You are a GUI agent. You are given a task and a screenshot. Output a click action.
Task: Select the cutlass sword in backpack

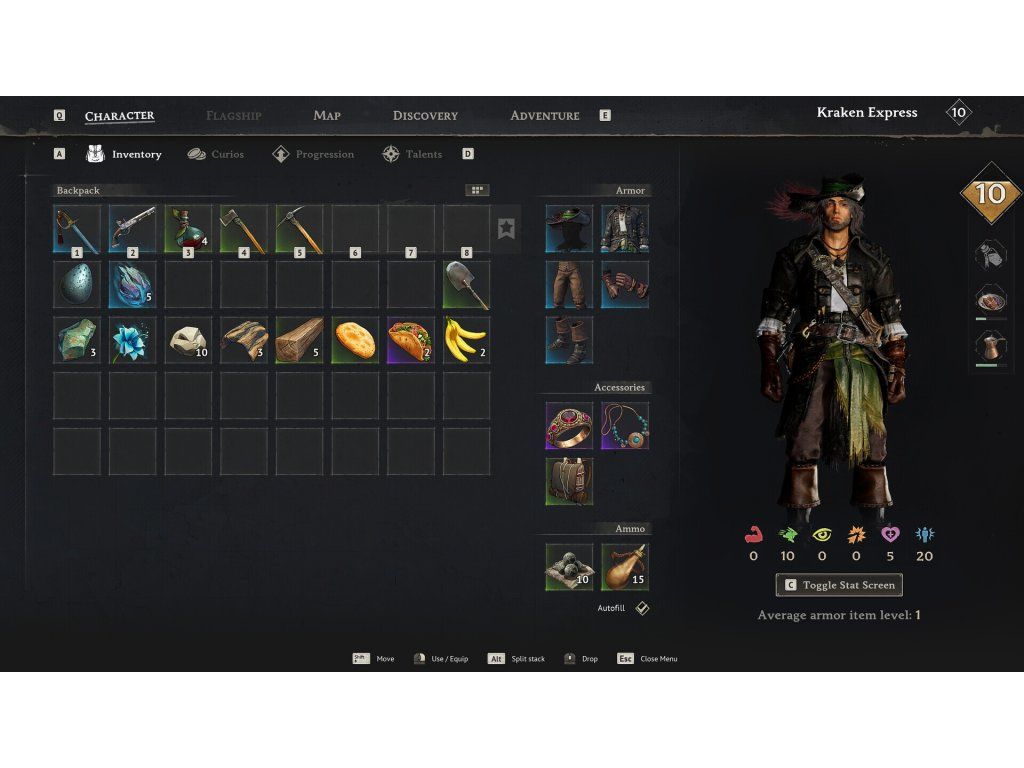click(x=77, y=229)
